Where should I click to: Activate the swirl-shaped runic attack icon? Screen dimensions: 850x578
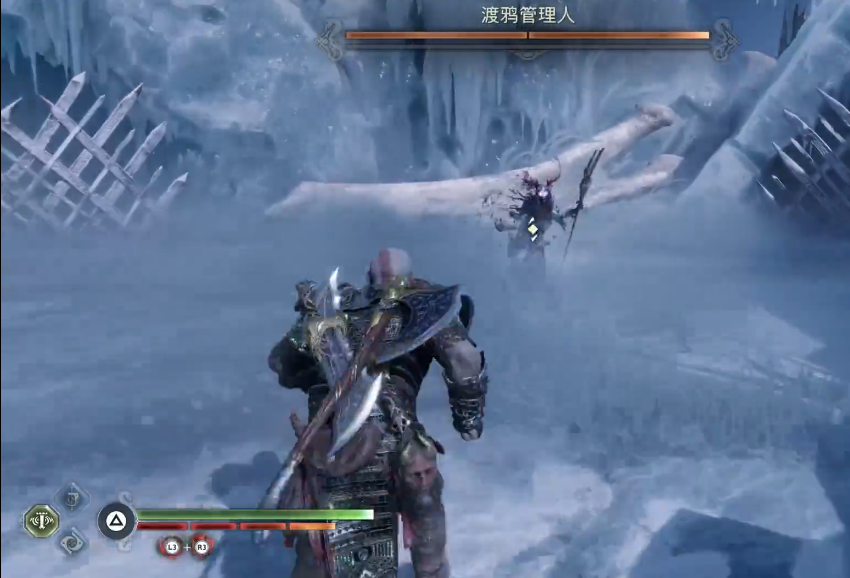72,543
